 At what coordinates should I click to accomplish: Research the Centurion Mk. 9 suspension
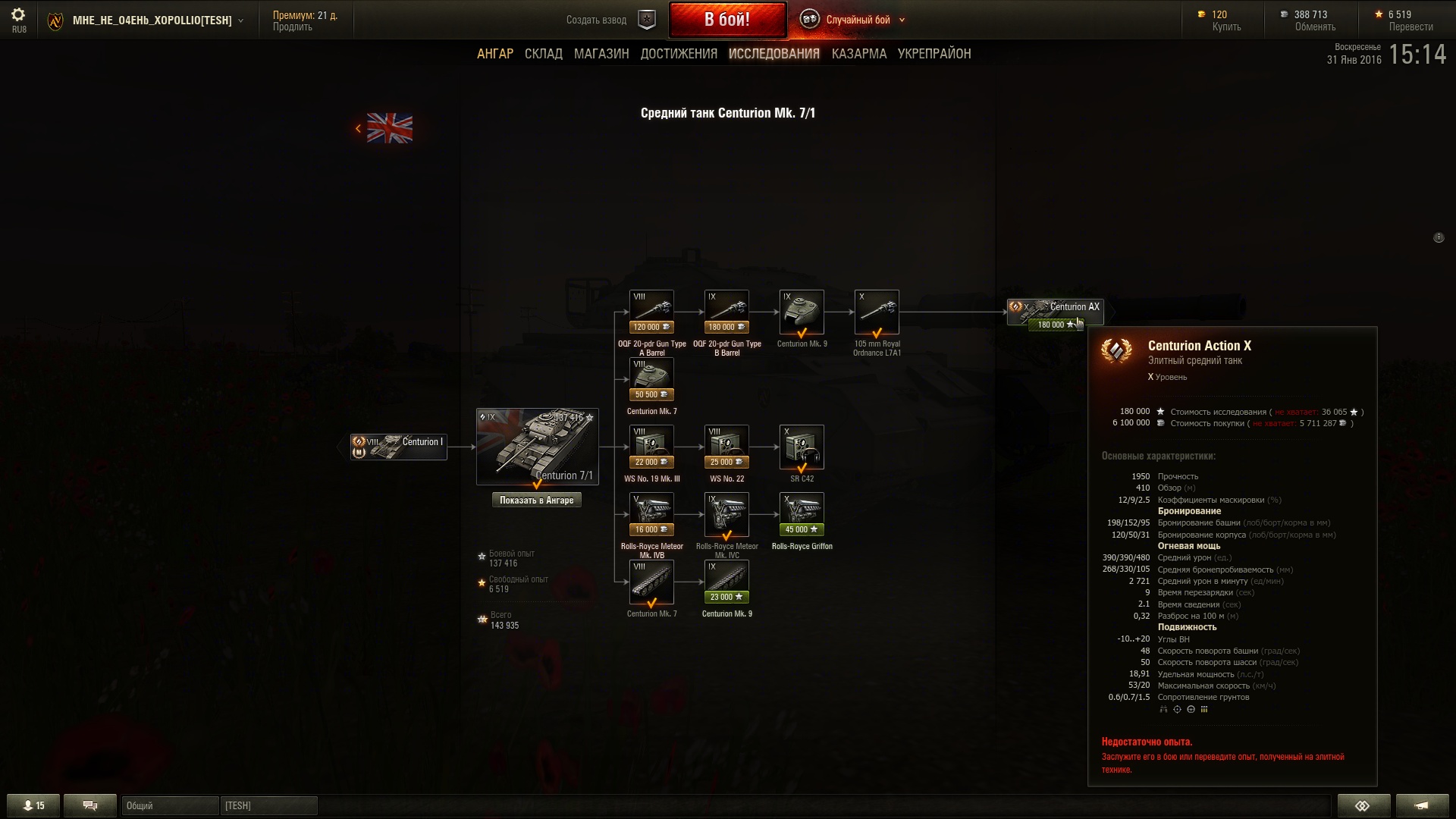(x=726, y=582)
